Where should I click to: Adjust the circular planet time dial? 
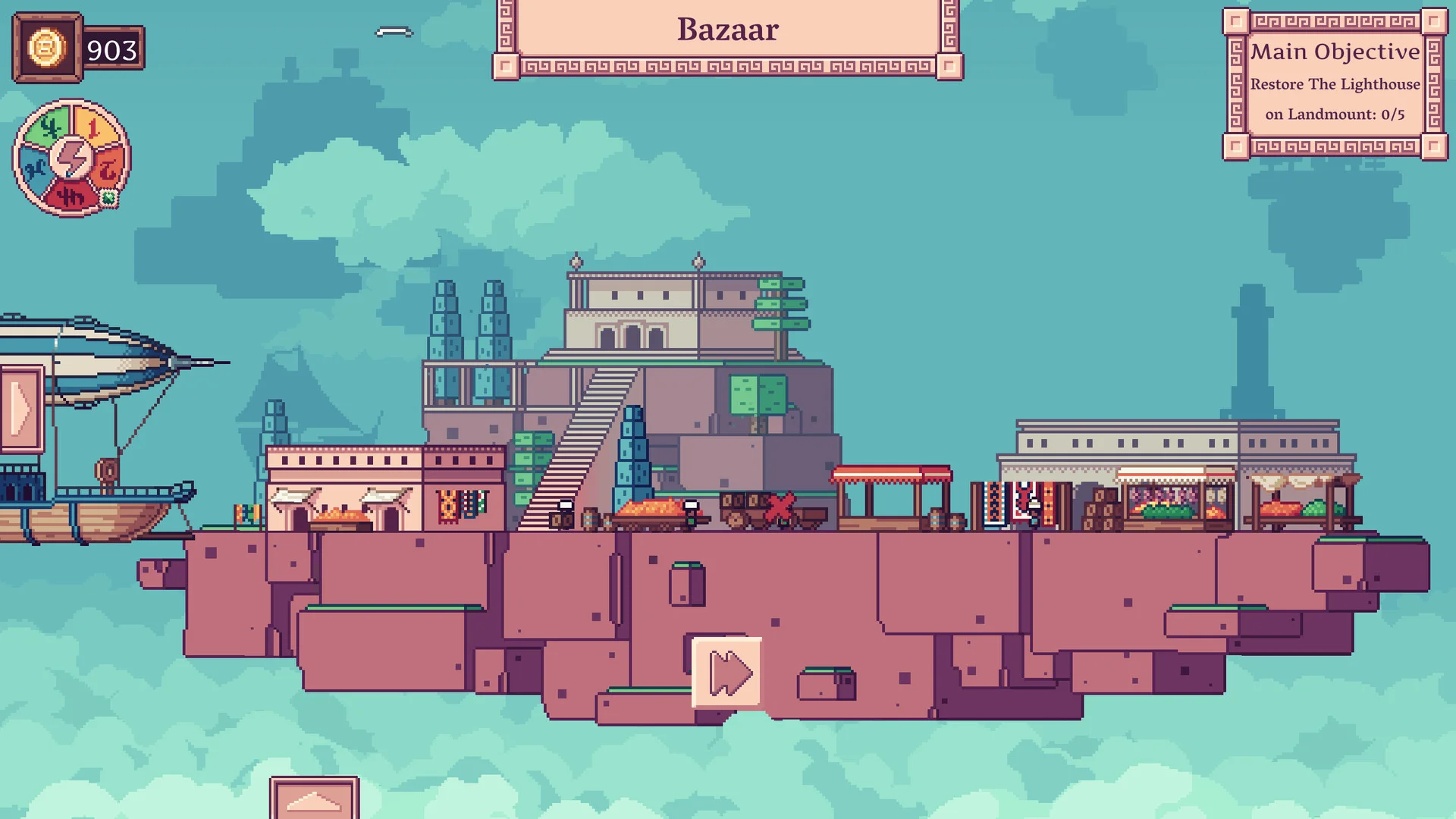pos(72,159)
